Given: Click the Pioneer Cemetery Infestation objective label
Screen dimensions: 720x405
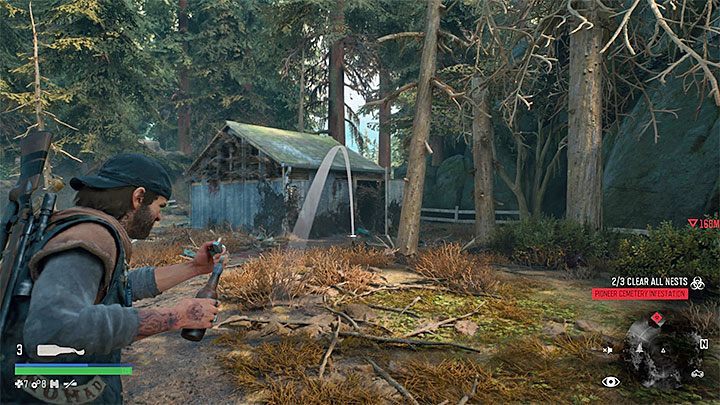Looking at the screenshot, I should click(640, 294).
